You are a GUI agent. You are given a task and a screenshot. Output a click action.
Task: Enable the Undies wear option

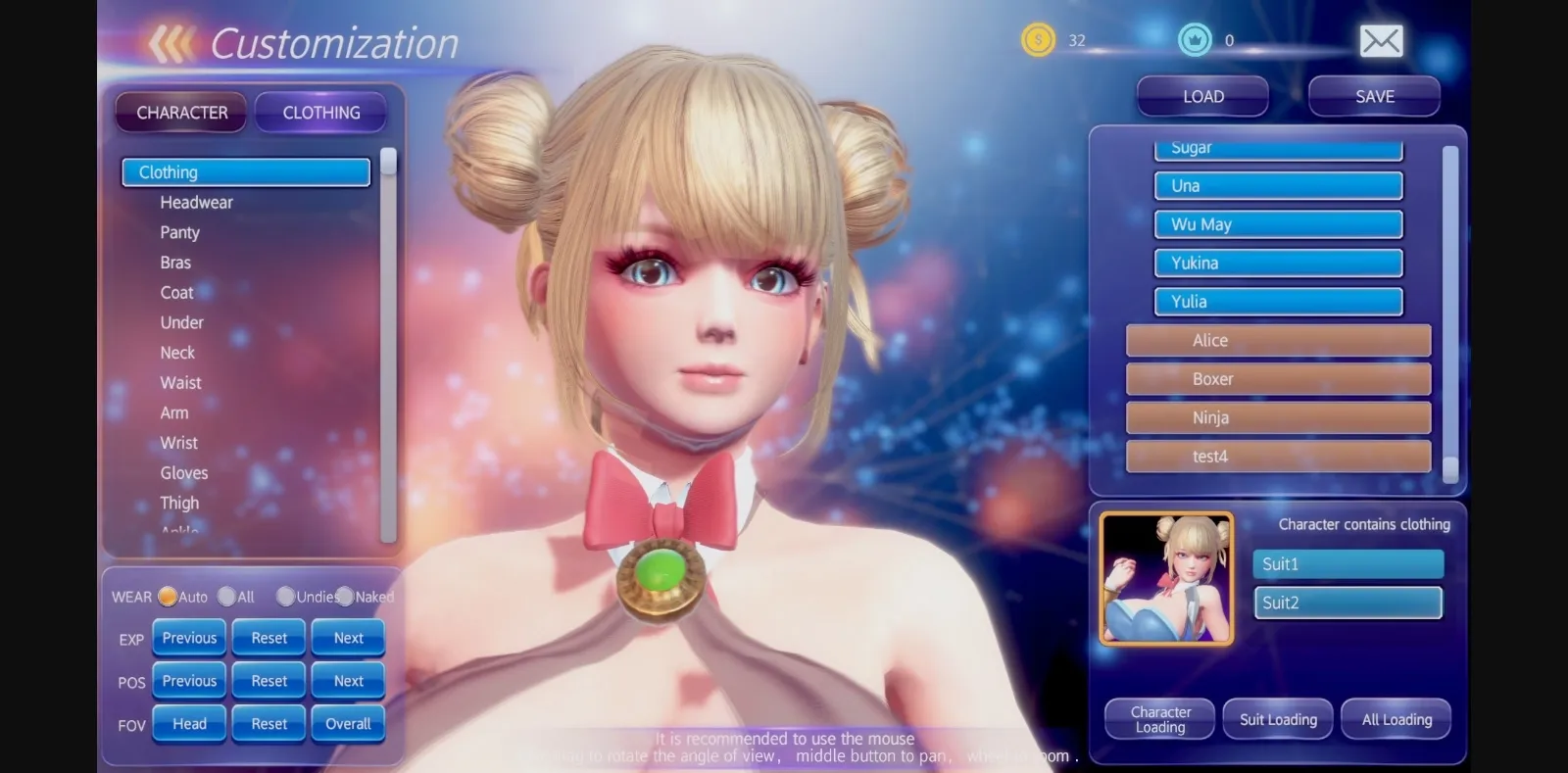[x=285, y=596]
